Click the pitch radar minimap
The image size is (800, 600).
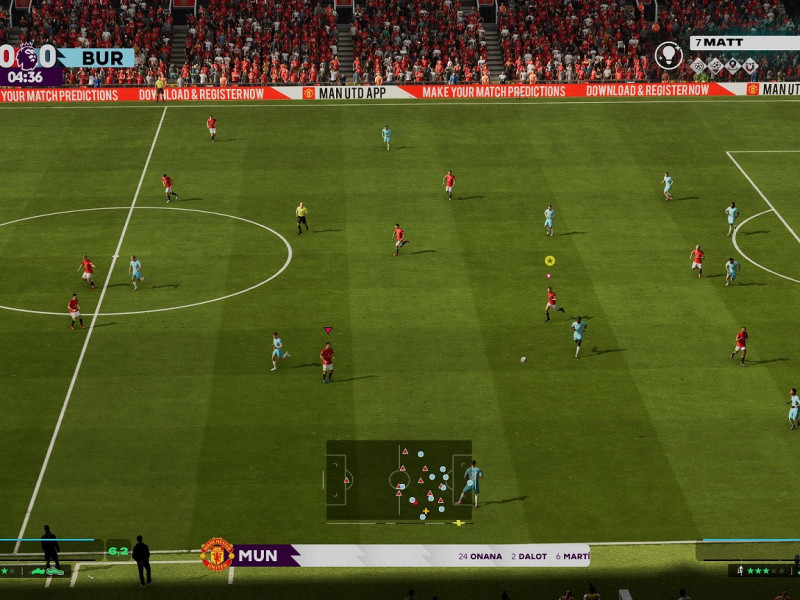pos(399,480)
